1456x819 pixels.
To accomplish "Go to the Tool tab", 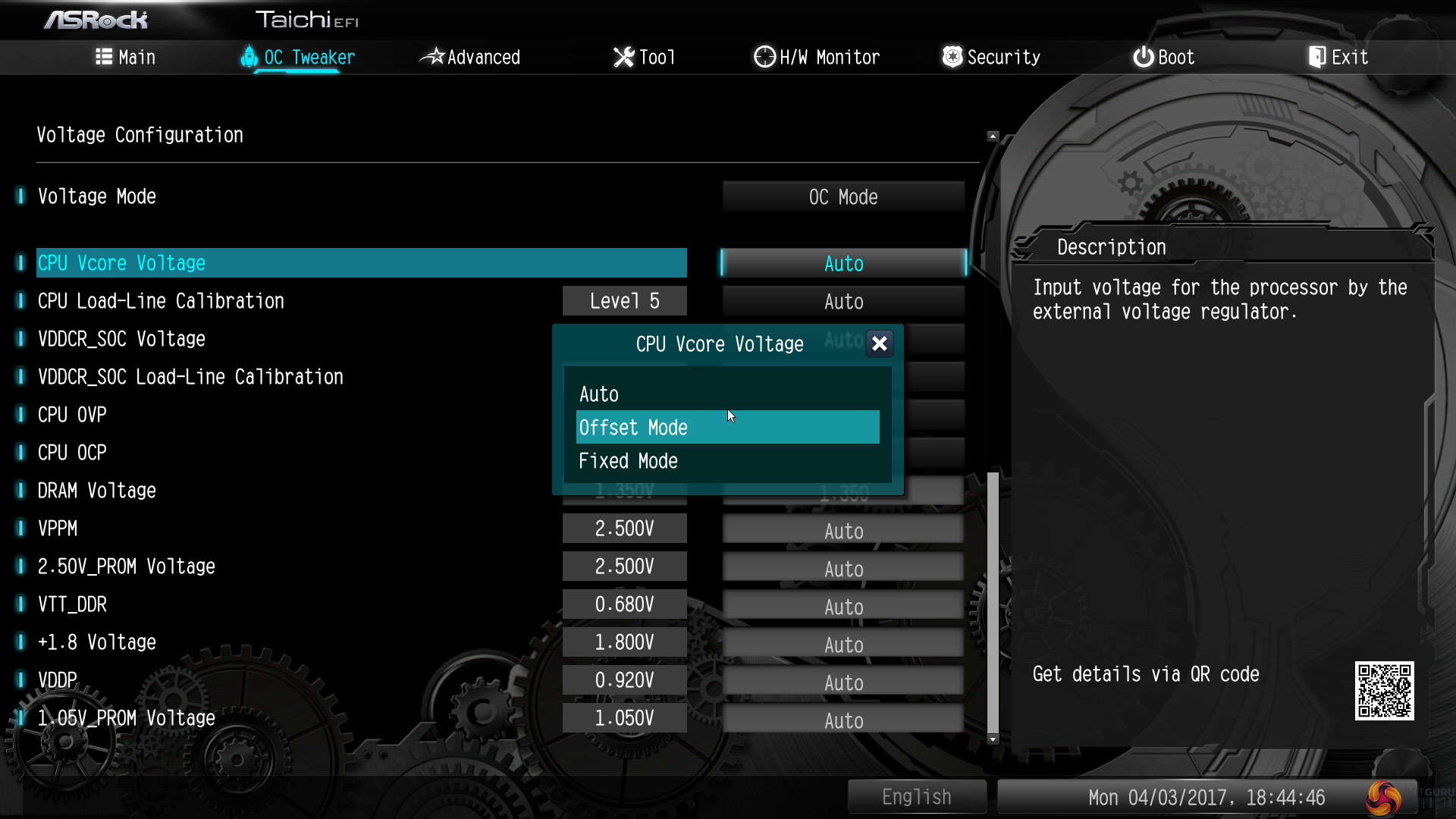I will 645,57.
